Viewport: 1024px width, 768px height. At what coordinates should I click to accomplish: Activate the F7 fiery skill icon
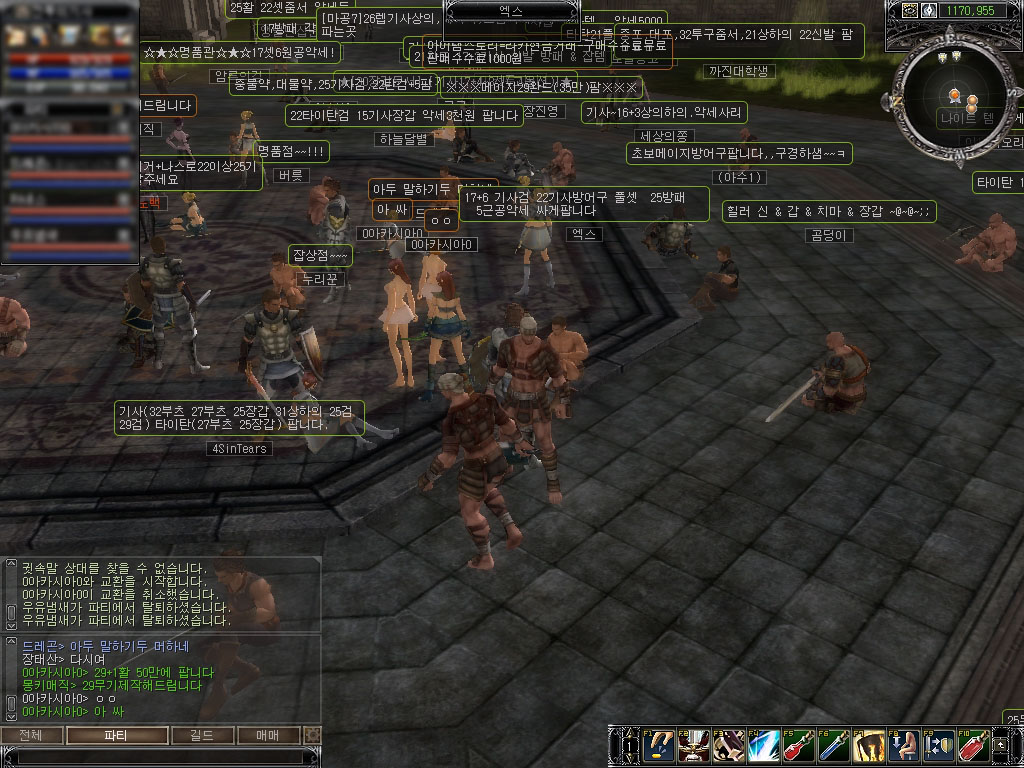point(868,746)
